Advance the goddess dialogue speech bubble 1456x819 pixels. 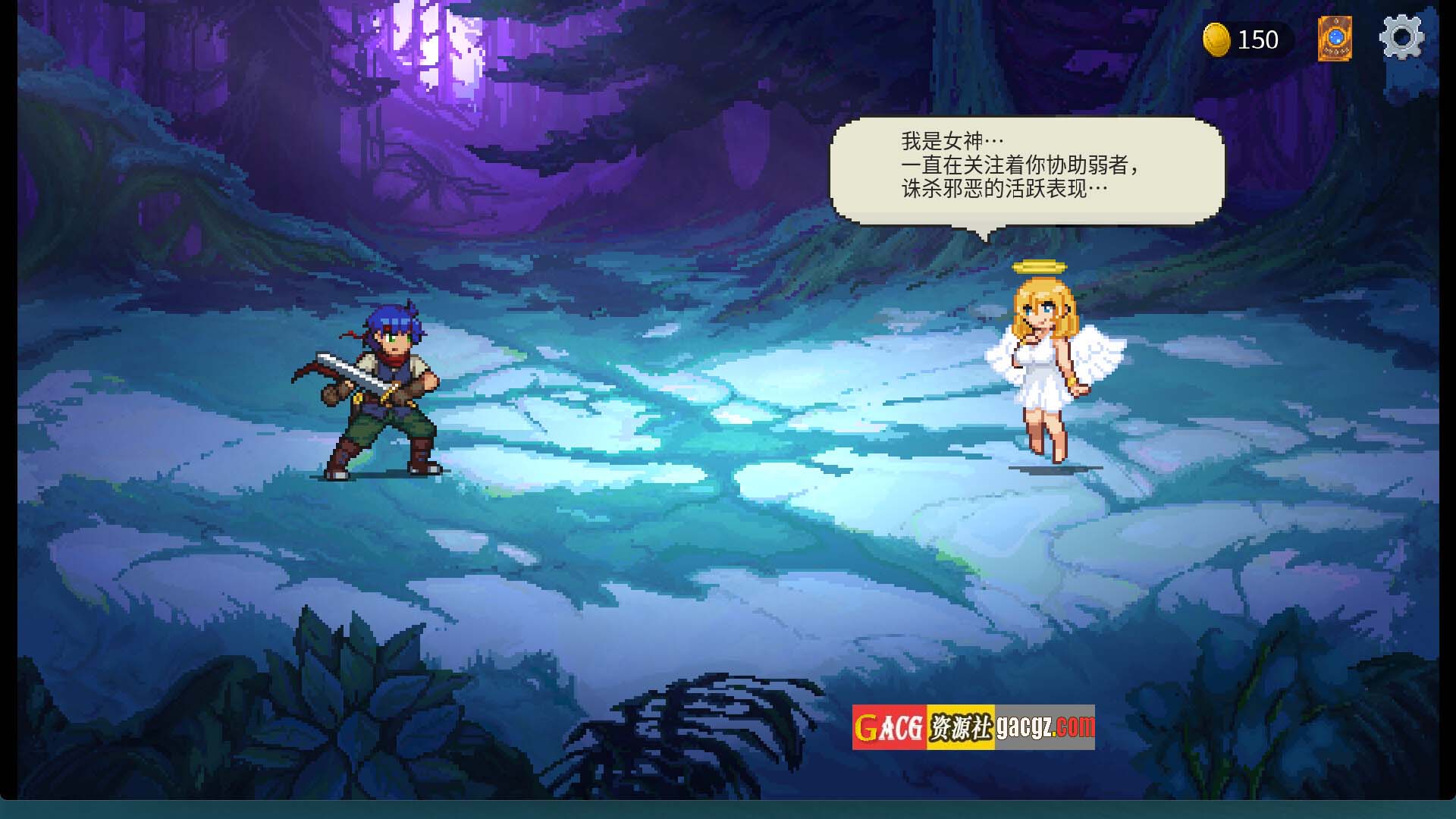(1027, 171)
